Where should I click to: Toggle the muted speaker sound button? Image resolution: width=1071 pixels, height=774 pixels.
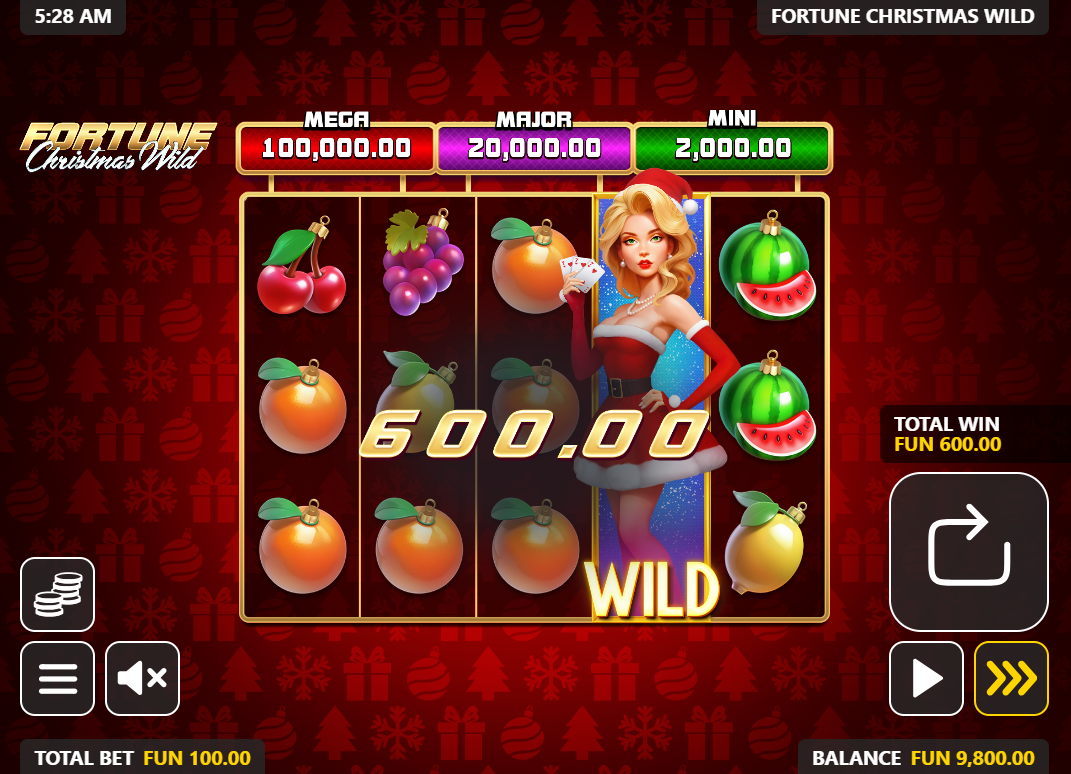coord(142,678)
